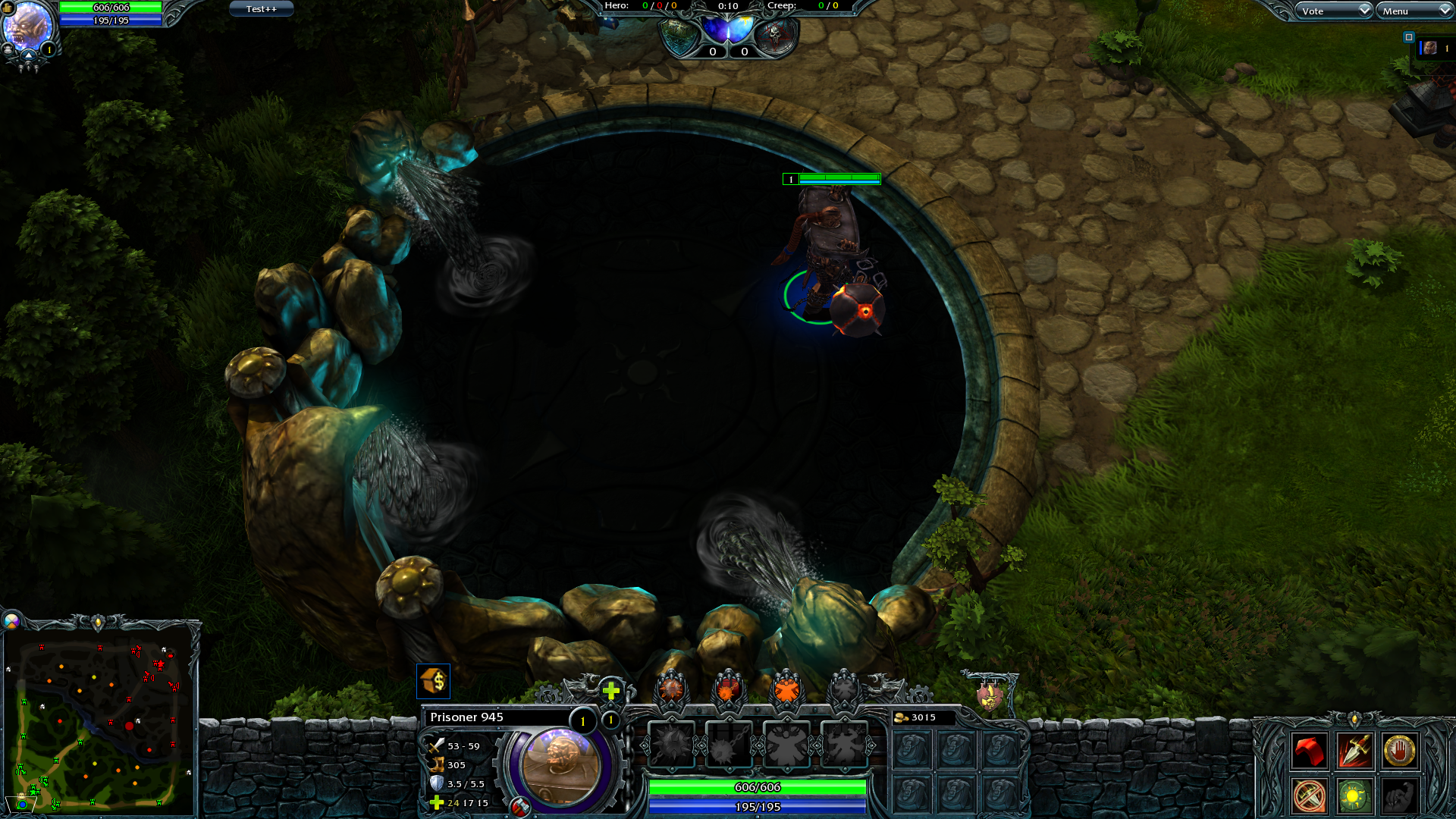The width and height of the screenshot is (1456, 819).
Task: Level up the orange figure third ability
Action: click(786, 689)
